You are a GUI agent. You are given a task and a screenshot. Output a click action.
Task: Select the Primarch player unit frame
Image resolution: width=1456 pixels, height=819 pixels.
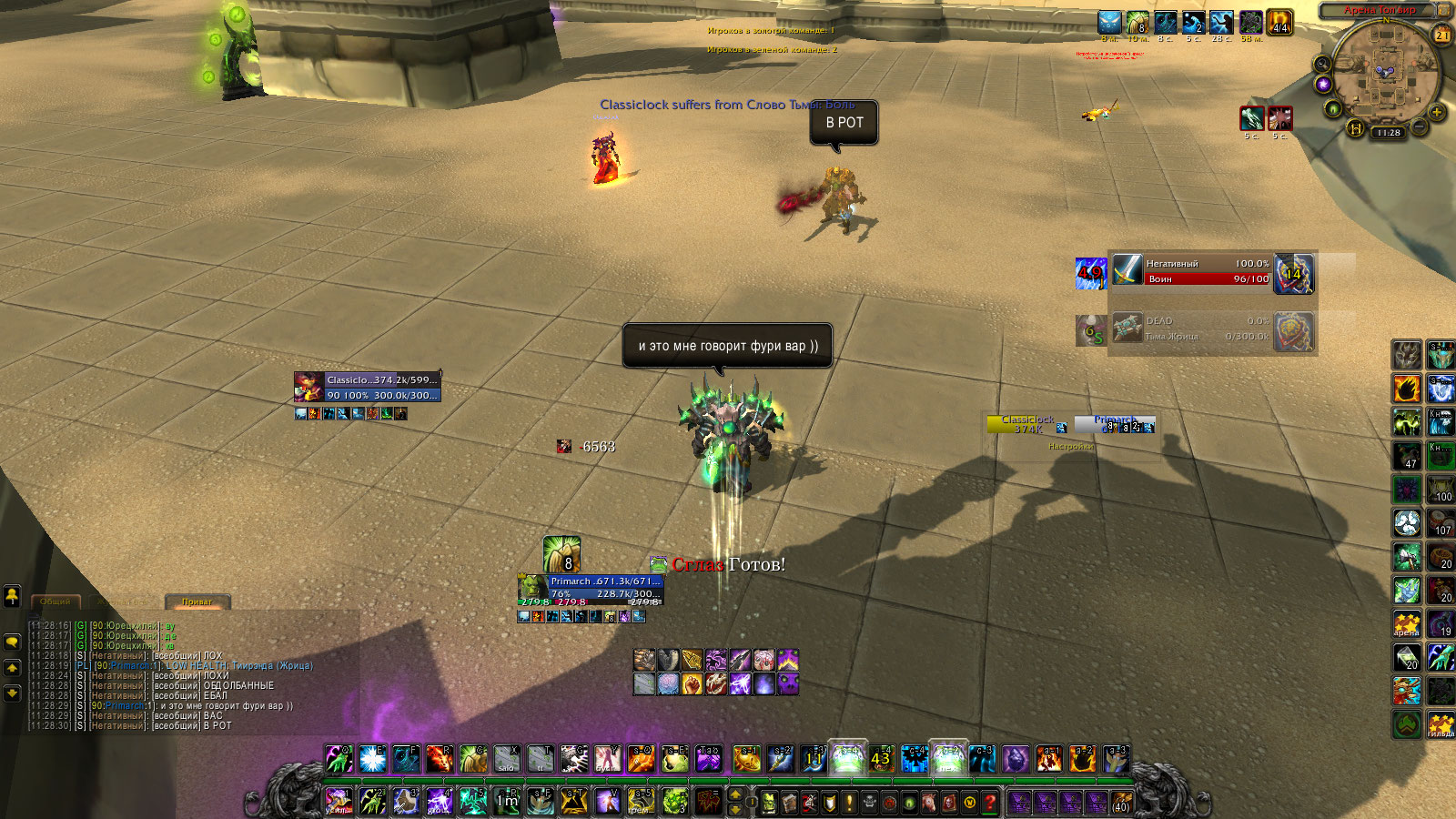(591, 588)
